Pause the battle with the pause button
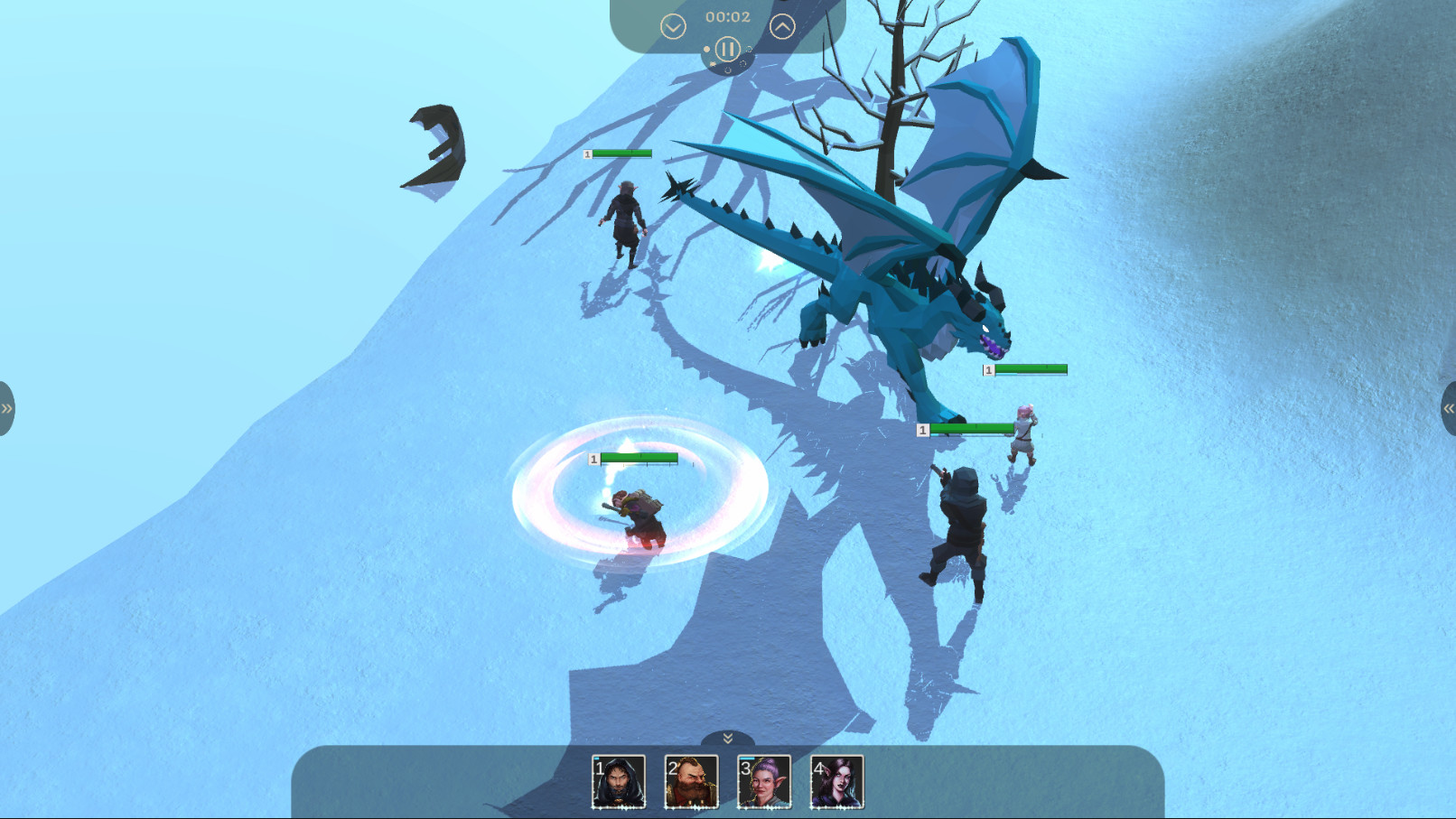This screenshot has width=1456, height=819. click(x=728, y=49)
